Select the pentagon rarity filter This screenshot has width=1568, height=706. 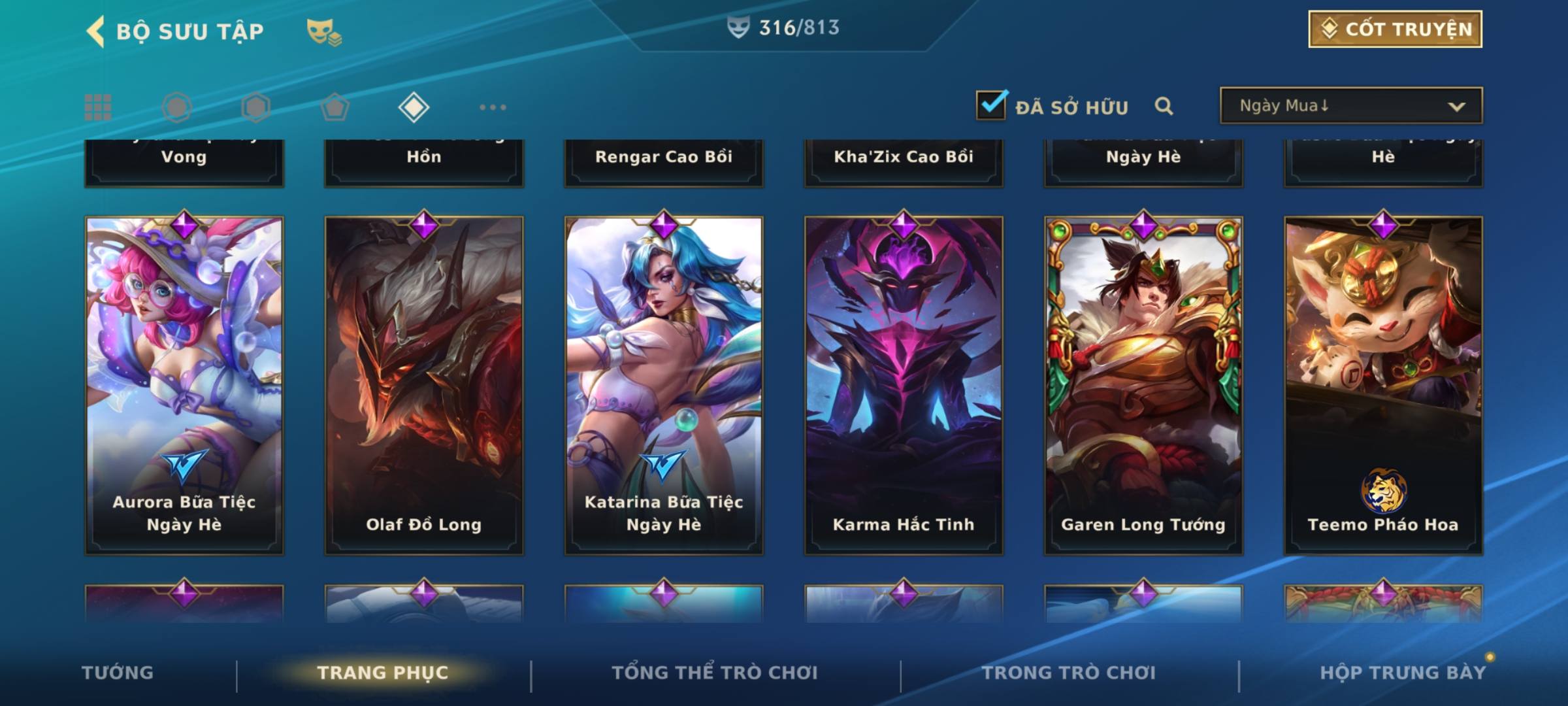click(335, 107)
